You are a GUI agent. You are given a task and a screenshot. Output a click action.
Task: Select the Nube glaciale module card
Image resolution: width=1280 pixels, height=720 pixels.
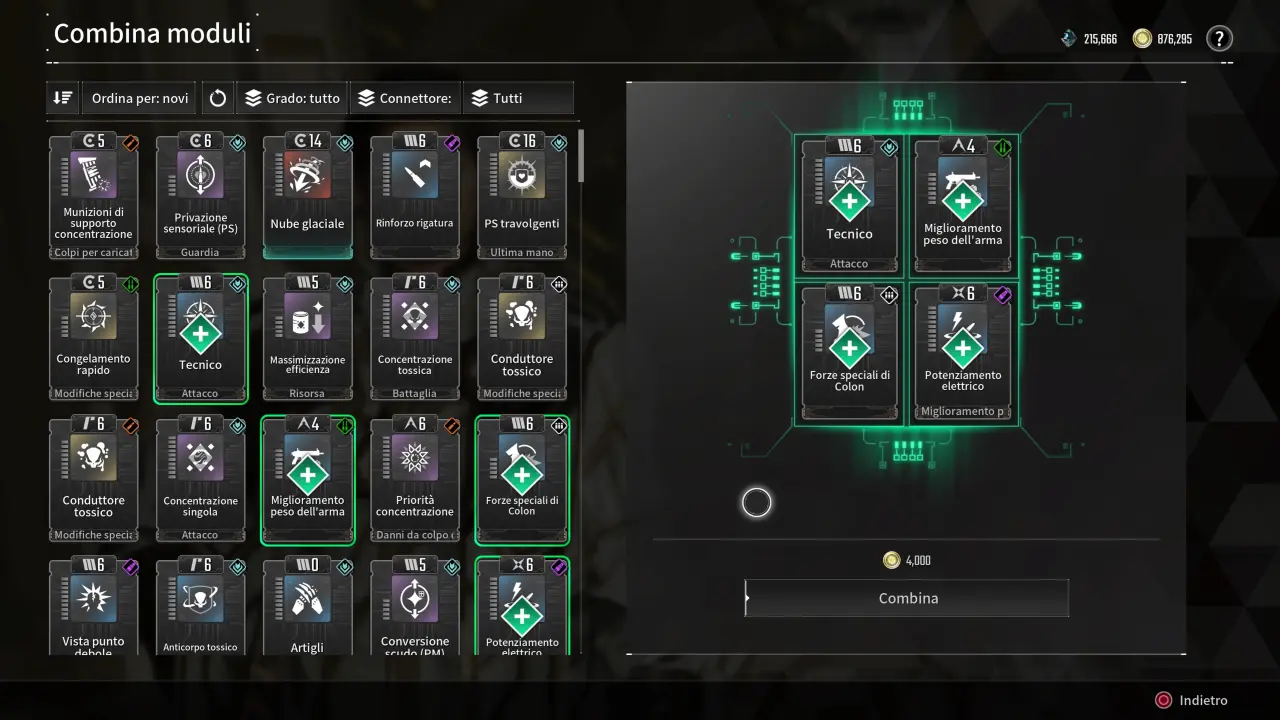coord(307,197)
